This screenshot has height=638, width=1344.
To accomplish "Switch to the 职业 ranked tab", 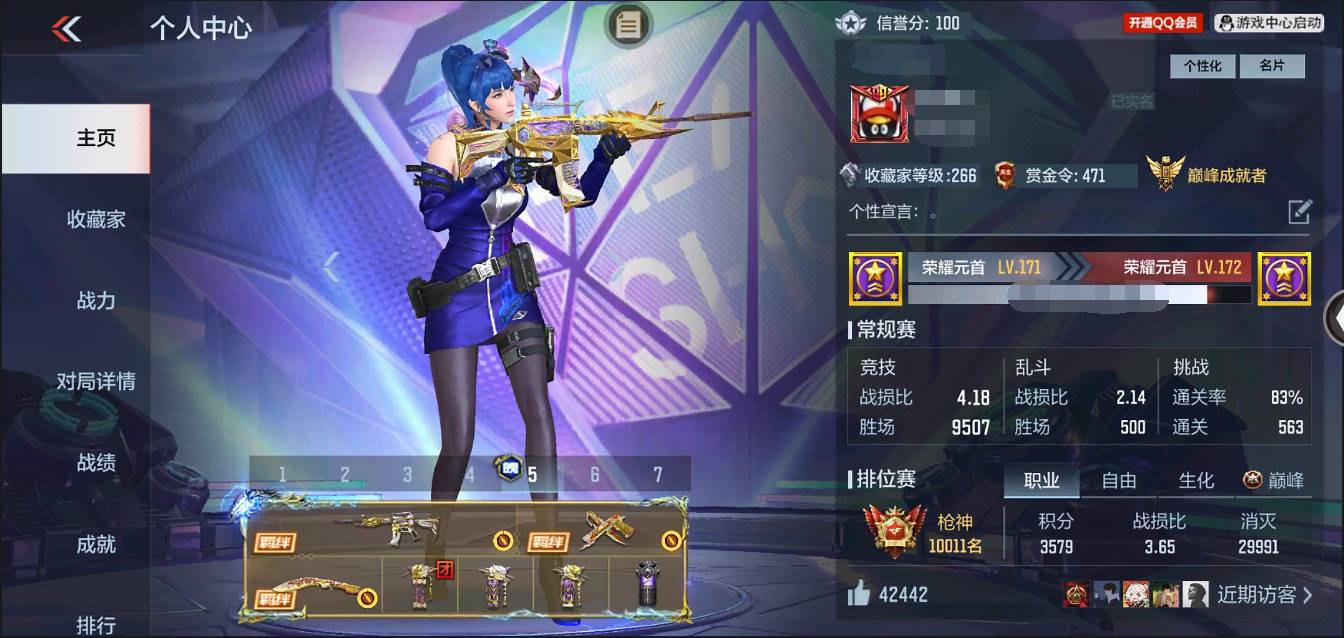I will [1041, 481].
